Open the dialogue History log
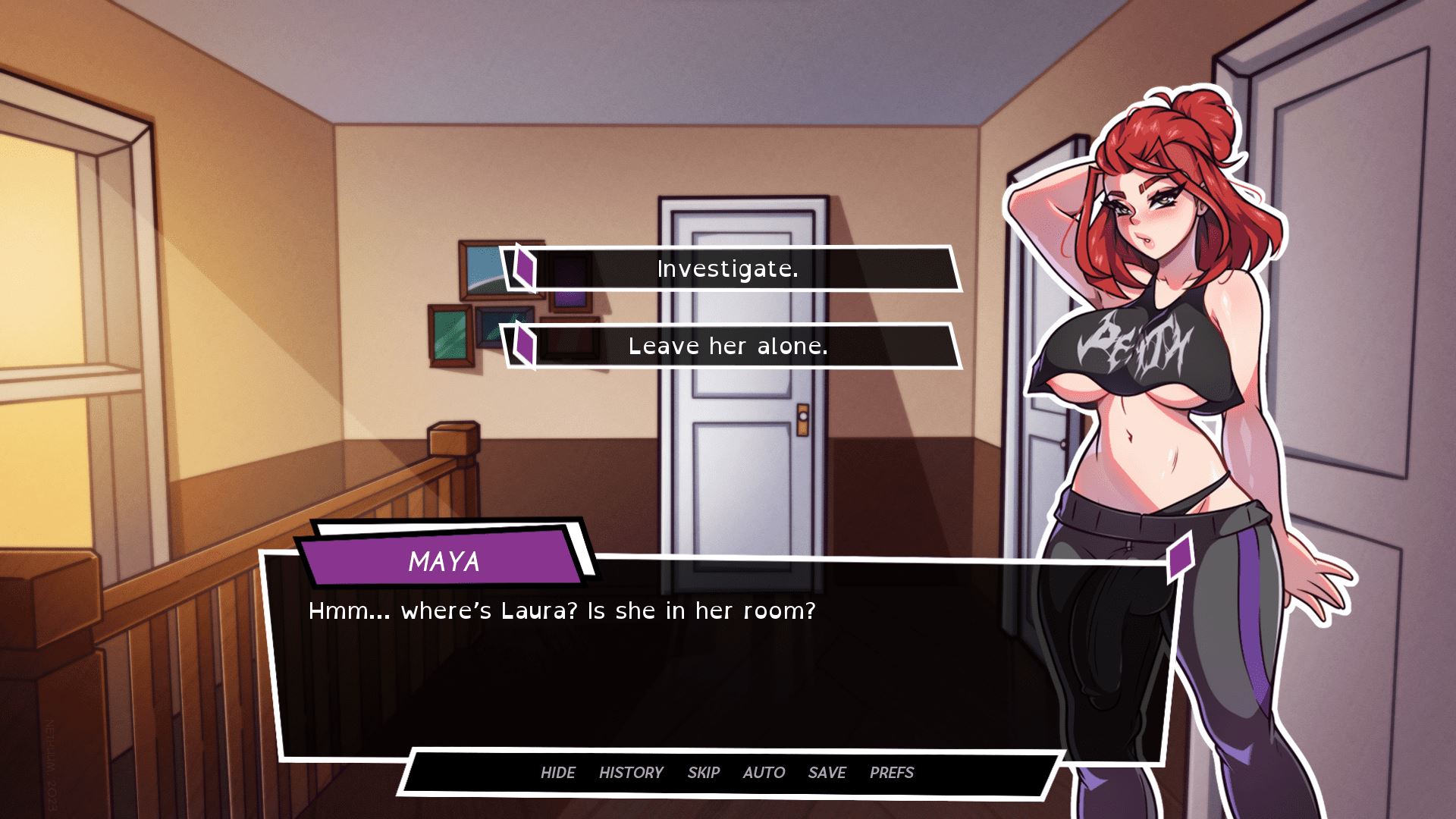This screenshot has width=1456, height=819. click(631, 772)
